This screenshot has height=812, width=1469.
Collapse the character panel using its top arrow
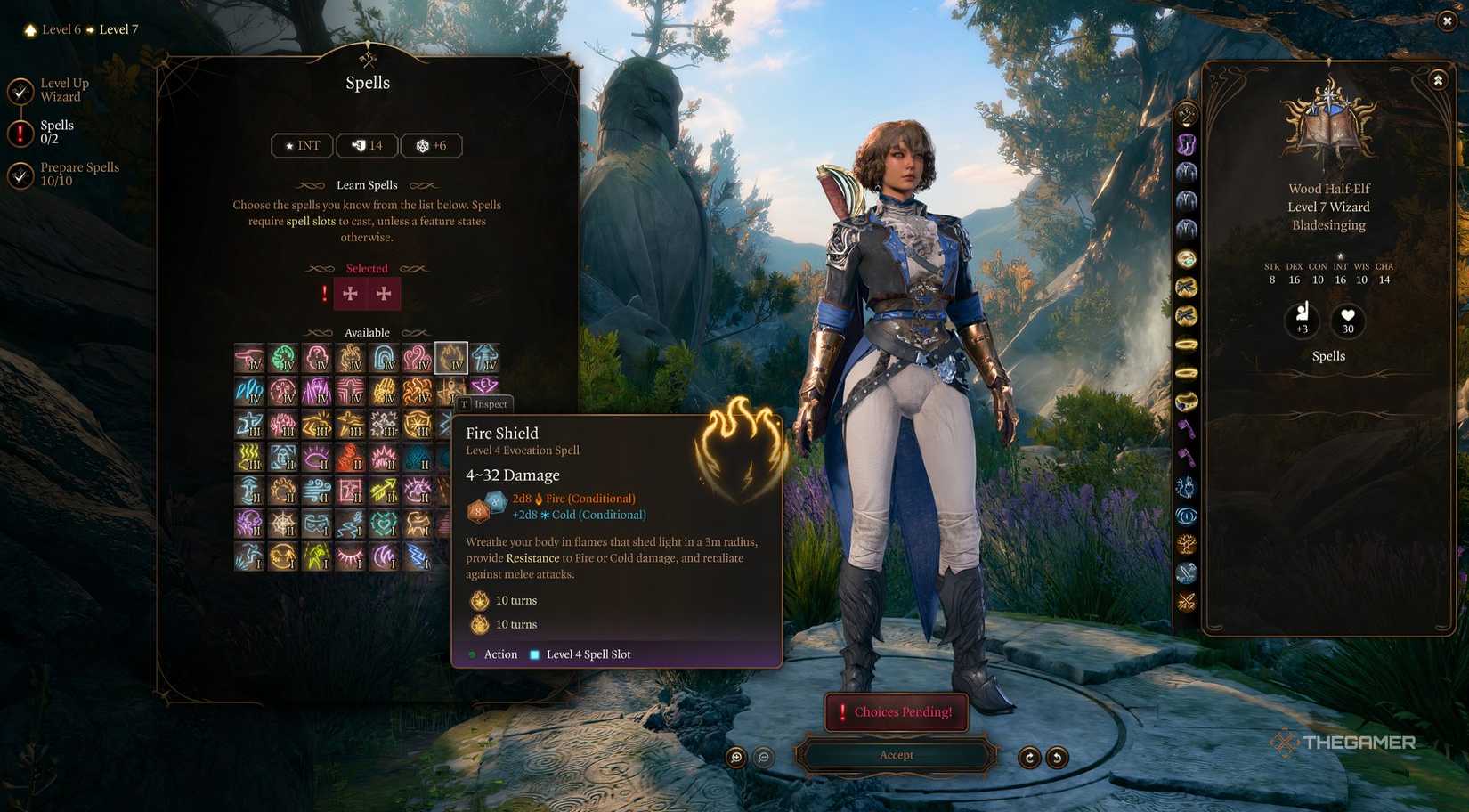tap(1439, 79)
